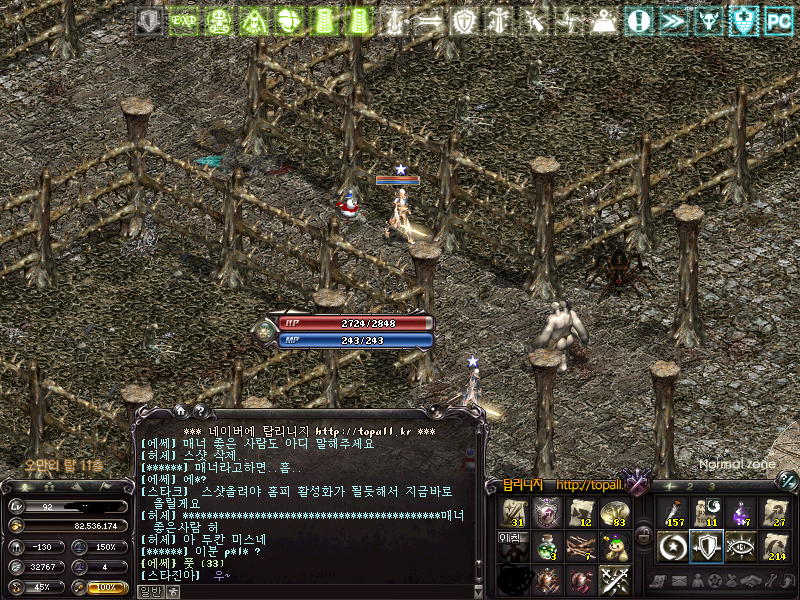Use the purple potion slot
Image resolution: width=800 pixels, height=600 pixels.
click(x=740, y=513)
